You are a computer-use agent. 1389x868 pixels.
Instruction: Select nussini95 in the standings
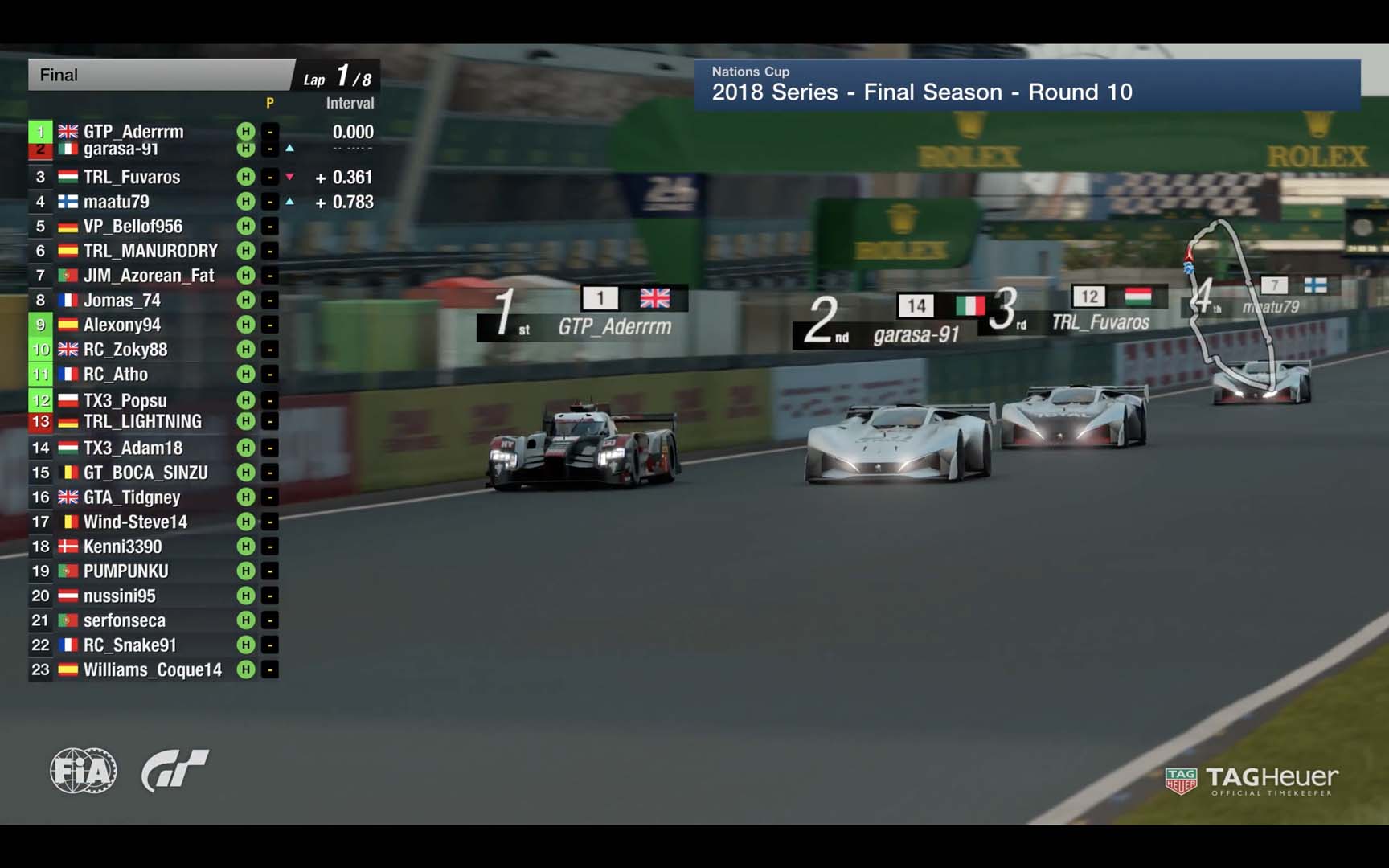click(120, 596)
